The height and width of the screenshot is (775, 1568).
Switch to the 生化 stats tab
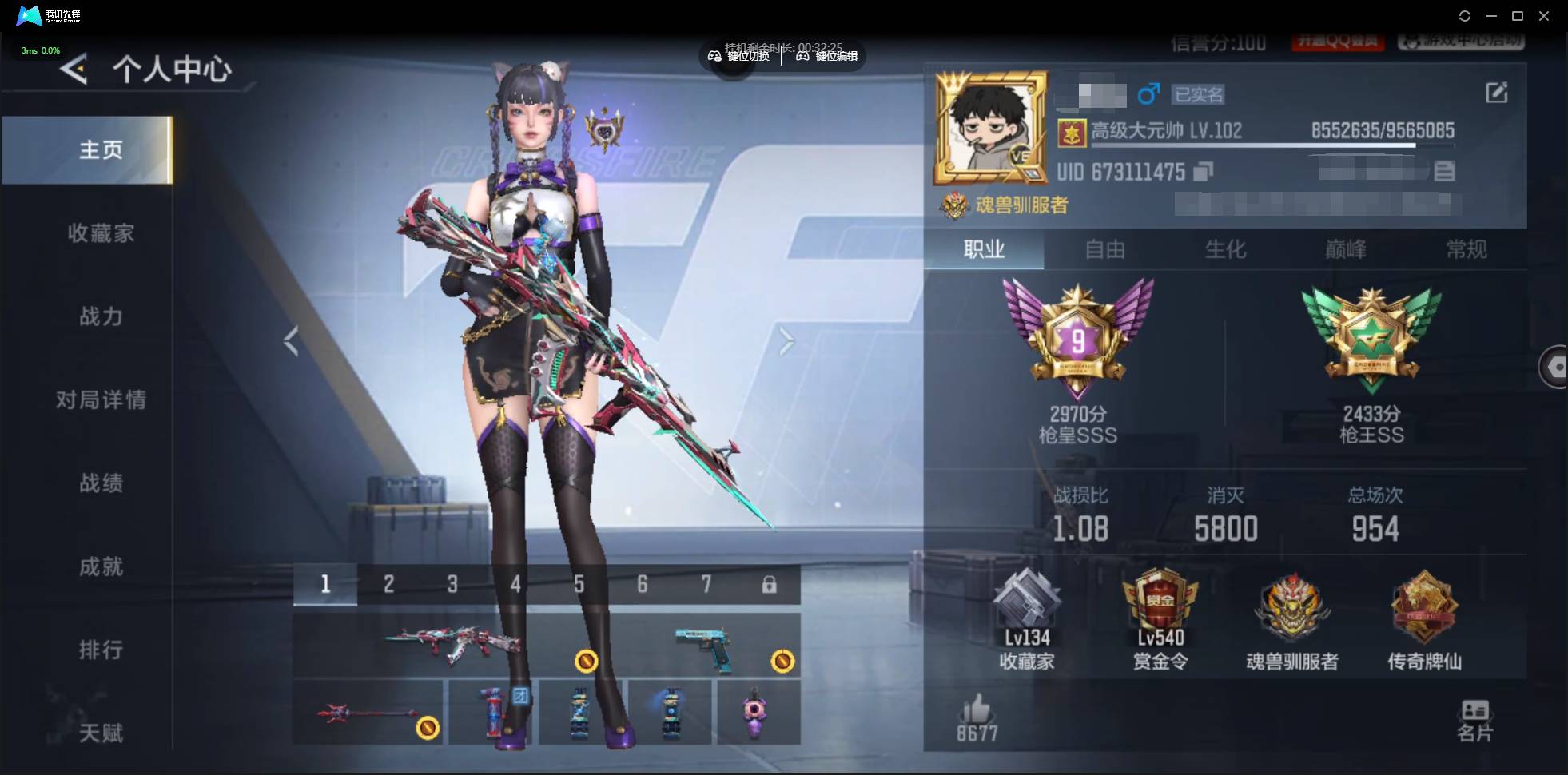1224,250
